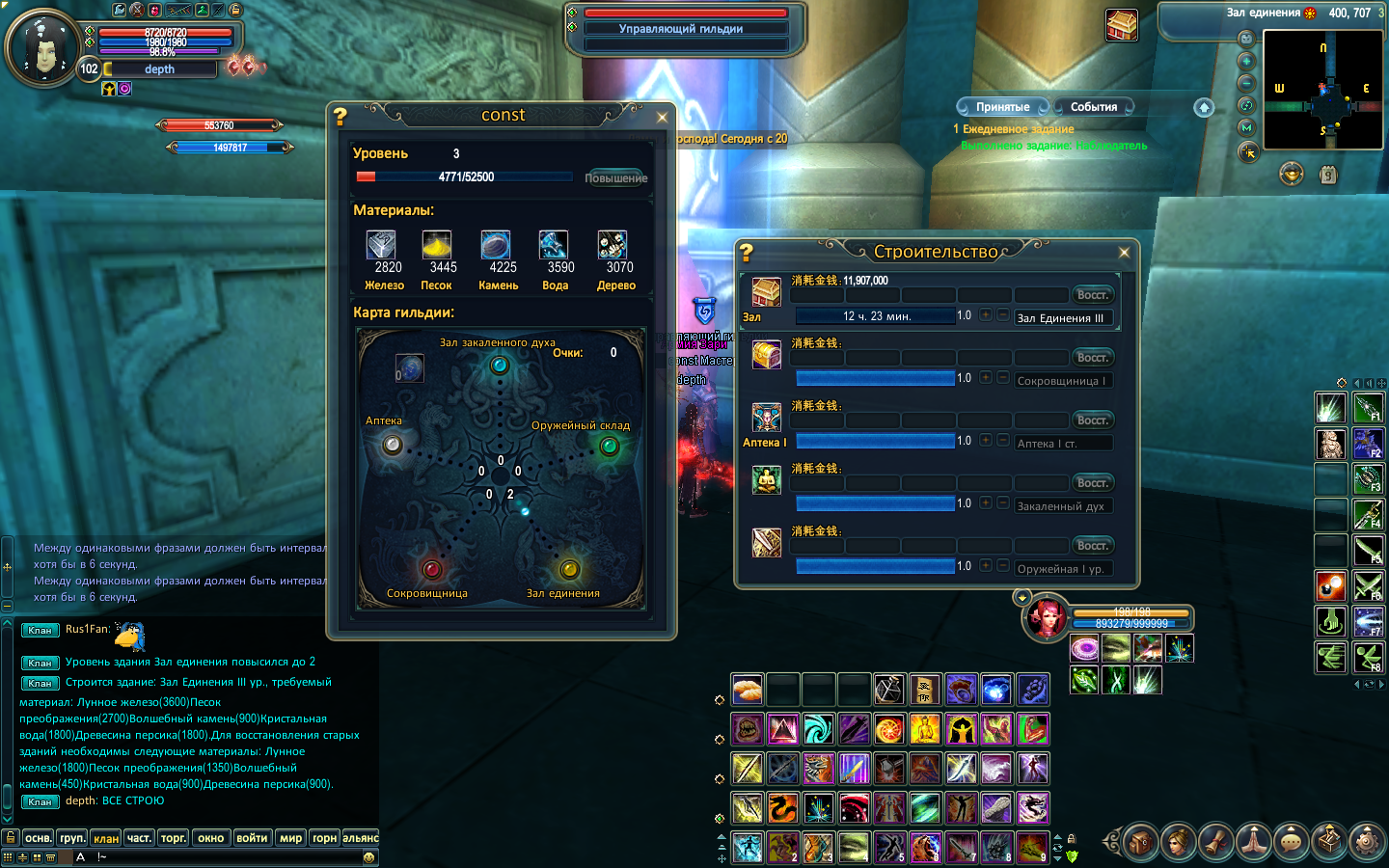Close the const guild window

point(662,118)
